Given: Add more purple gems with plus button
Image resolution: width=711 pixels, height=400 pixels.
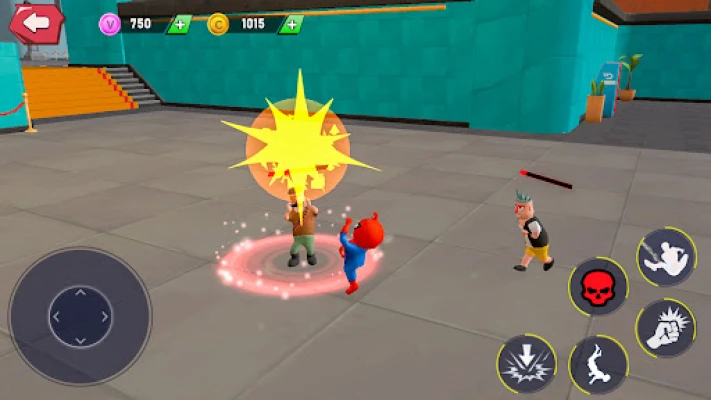Looking at the screenshot, I should pos(178,24).
